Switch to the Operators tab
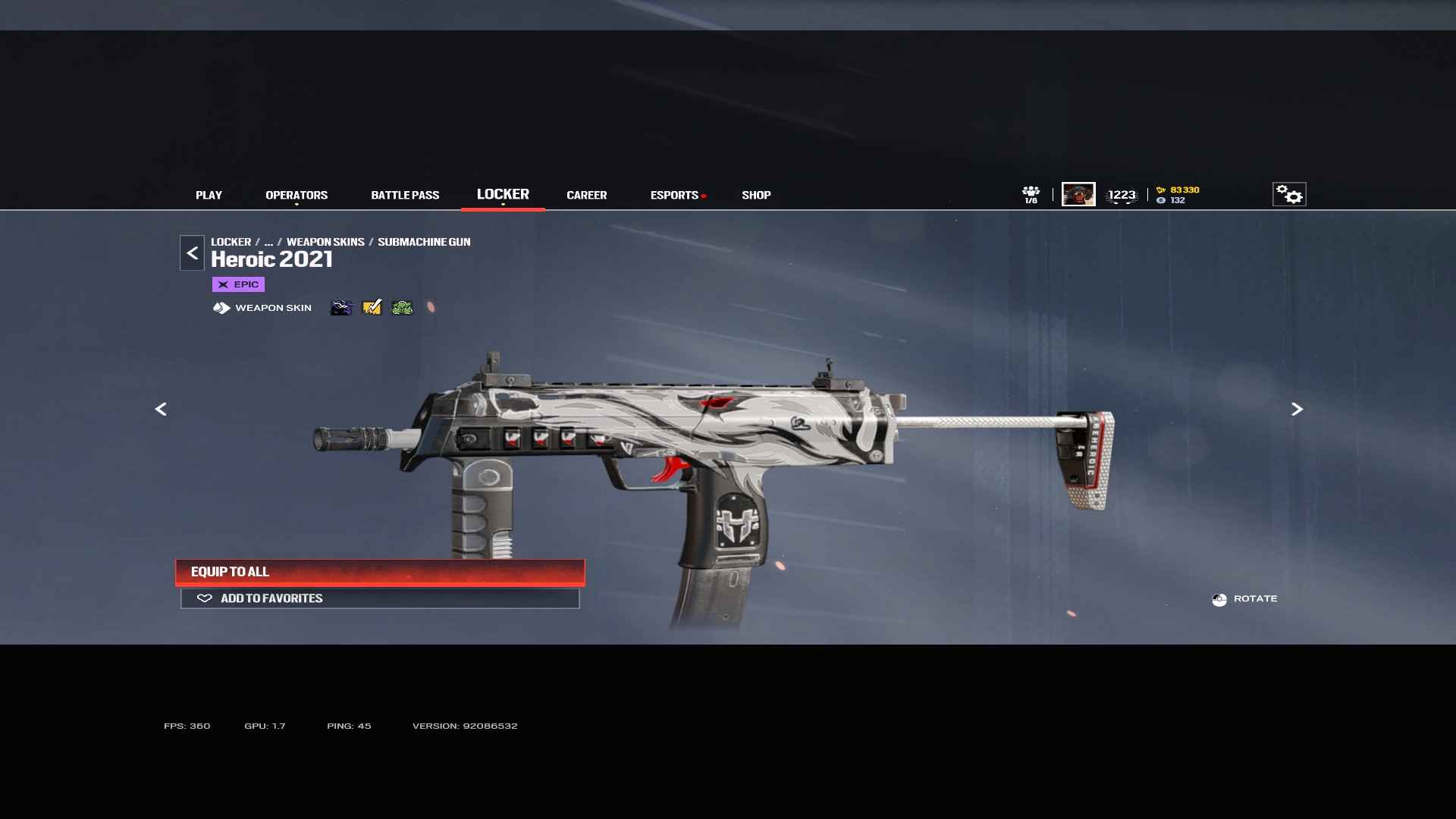This screenshot has width=1456, height=819. 297,195
